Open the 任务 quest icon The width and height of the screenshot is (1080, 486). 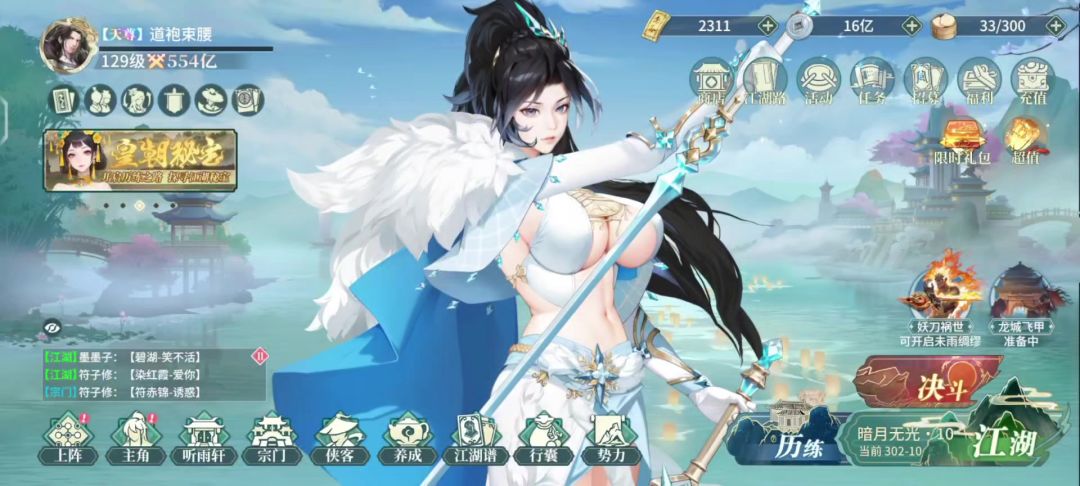(x=872, y=80)
